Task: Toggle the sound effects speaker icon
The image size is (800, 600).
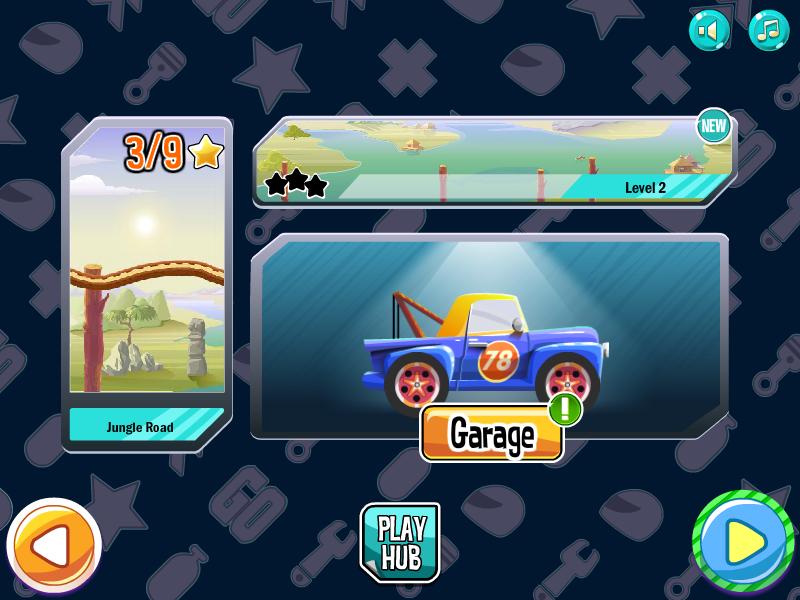Action: (709, 30)
